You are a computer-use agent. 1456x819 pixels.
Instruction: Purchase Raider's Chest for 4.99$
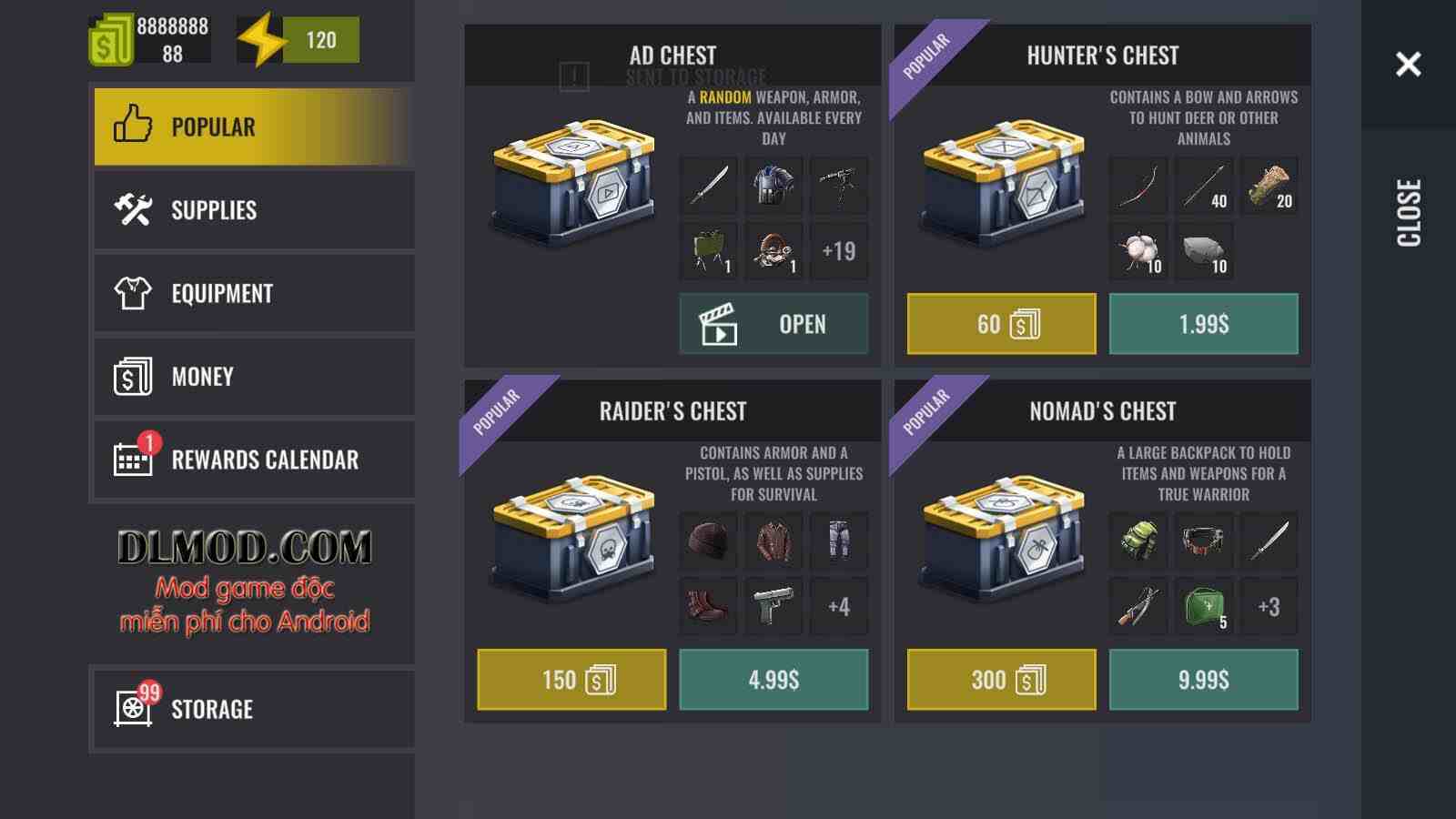pyautogui.click(x=773, y=680)
